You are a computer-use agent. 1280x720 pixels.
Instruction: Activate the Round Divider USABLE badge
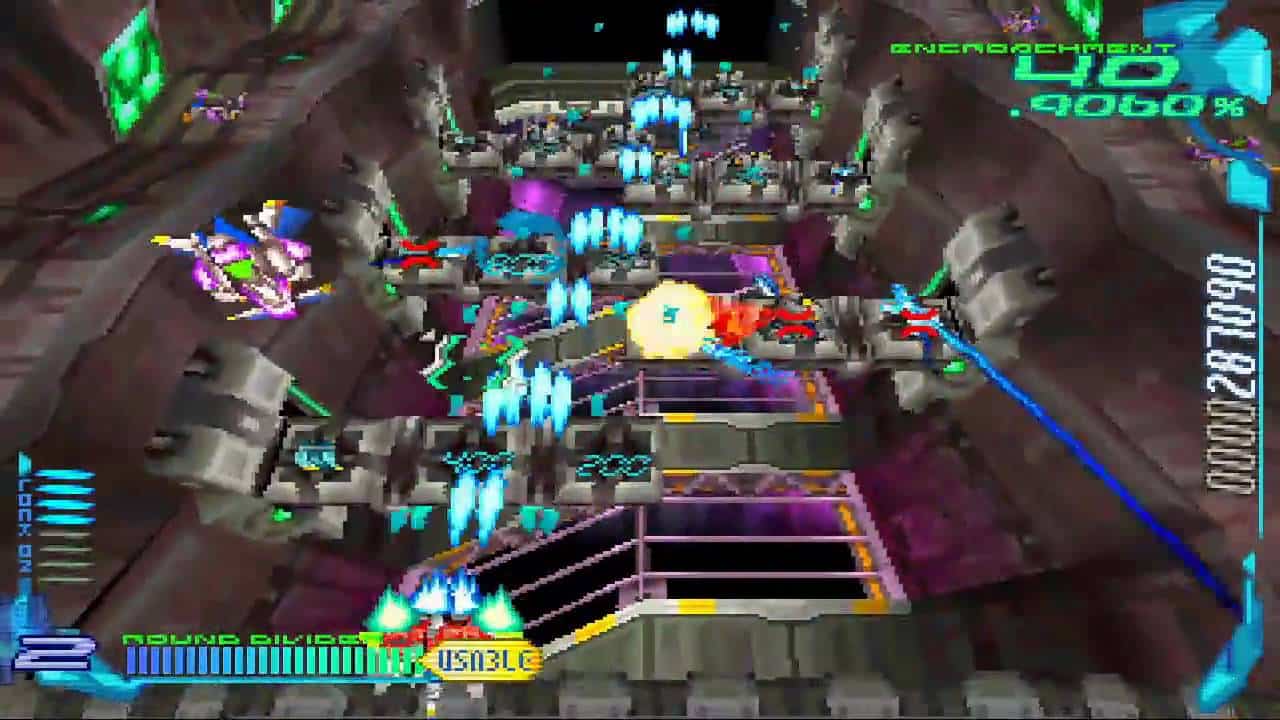tap(485, 659)
